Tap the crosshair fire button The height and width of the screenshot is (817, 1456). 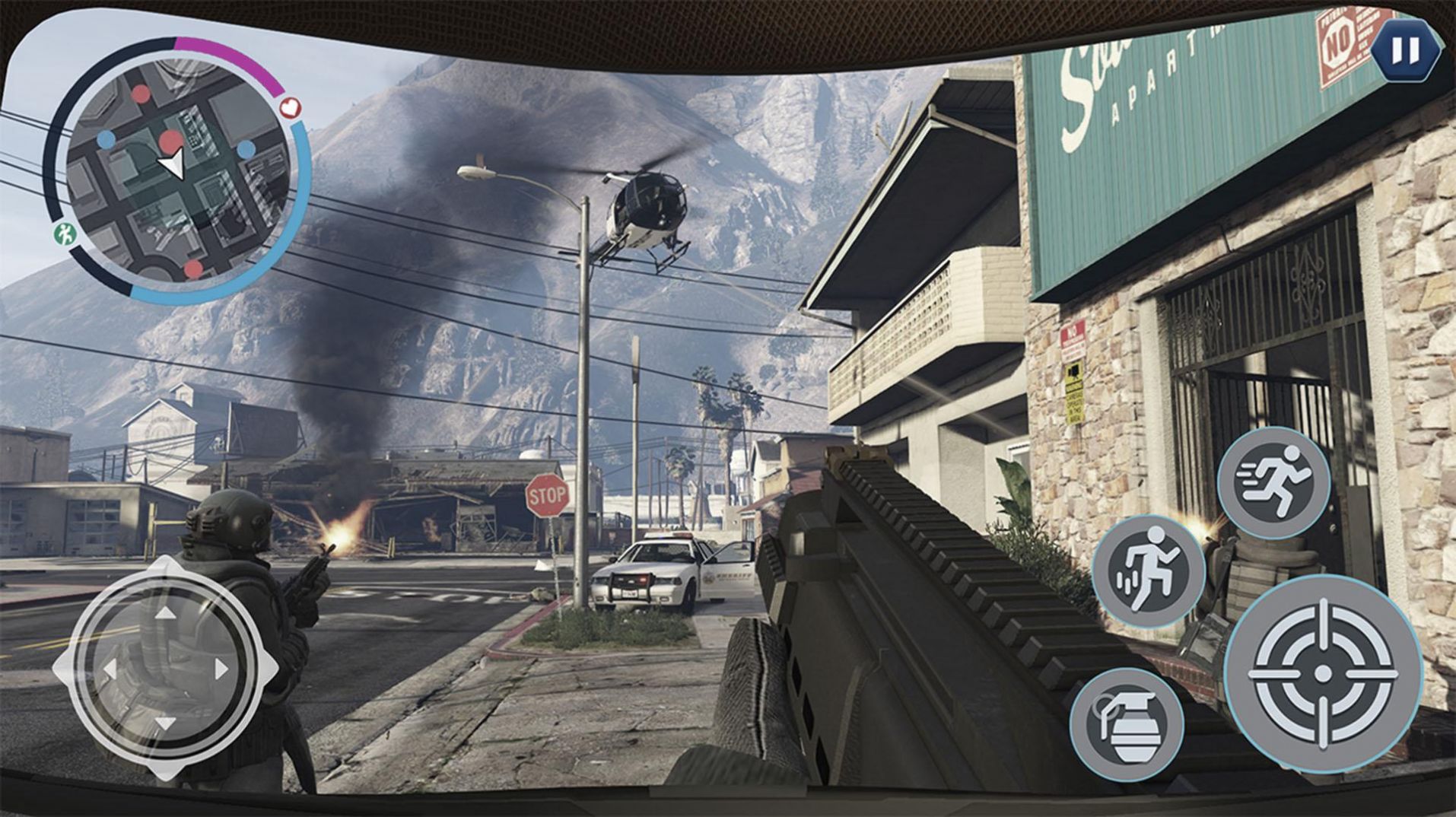tap(1323, 674)
